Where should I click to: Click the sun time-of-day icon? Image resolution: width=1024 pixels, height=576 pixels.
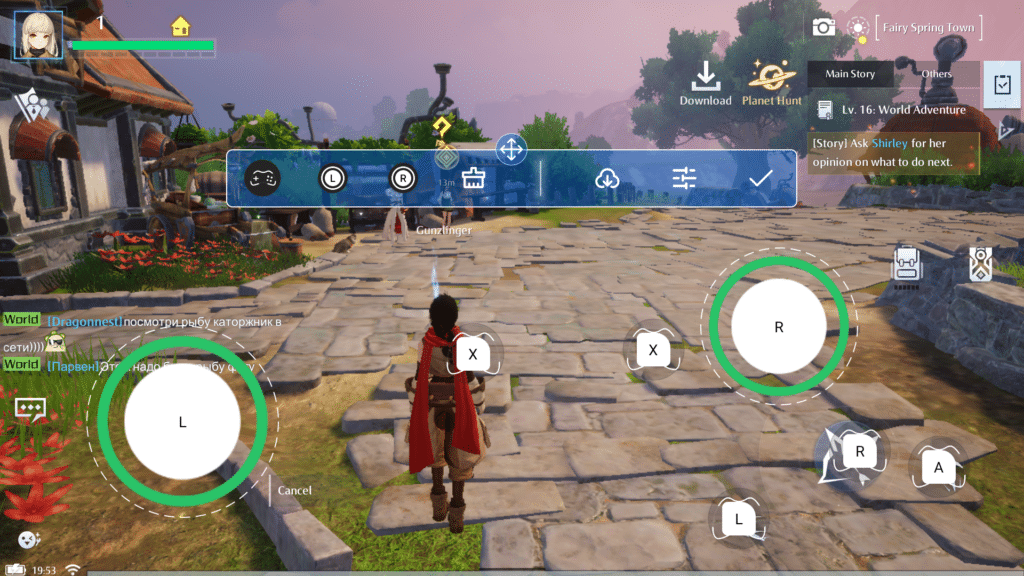(857, 27)
